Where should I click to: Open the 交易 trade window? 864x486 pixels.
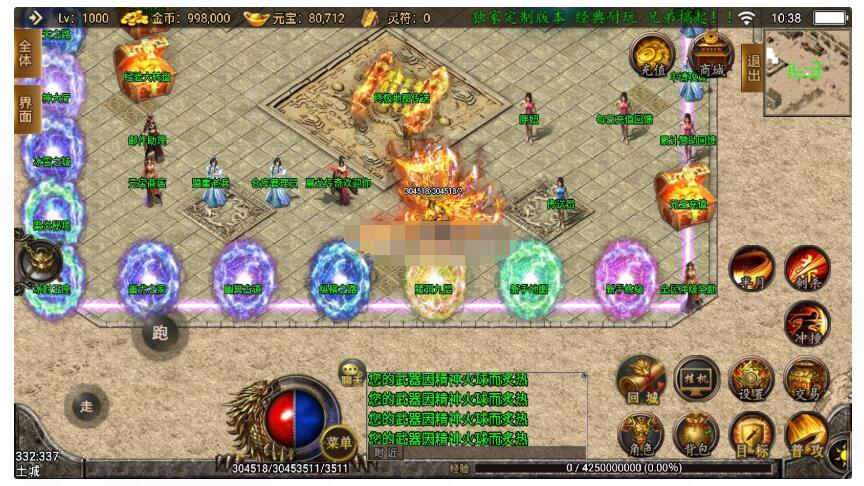coord(806,380)
